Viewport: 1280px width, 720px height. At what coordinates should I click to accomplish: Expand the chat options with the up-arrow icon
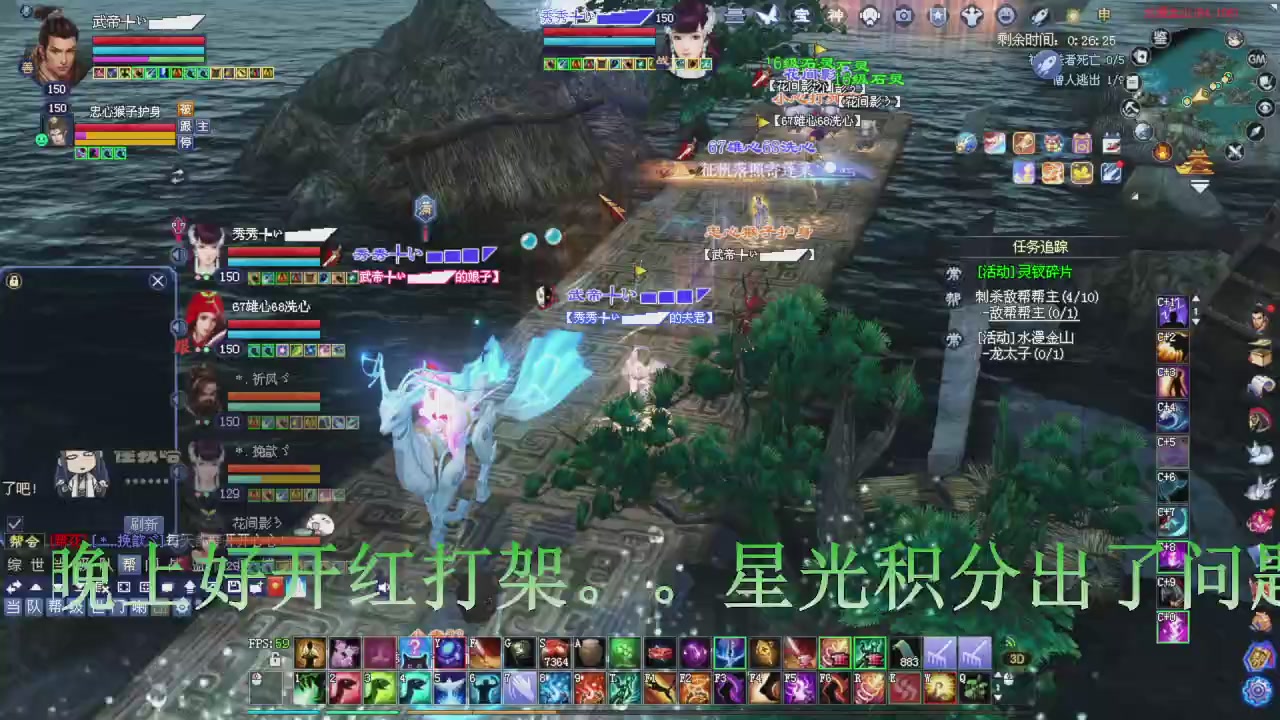pos(190,586)
